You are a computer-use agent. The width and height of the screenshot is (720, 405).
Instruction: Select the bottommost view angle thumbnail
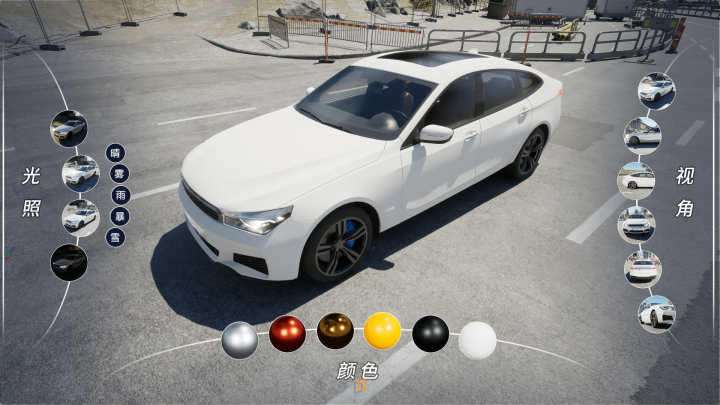click(x=656, y=314)
